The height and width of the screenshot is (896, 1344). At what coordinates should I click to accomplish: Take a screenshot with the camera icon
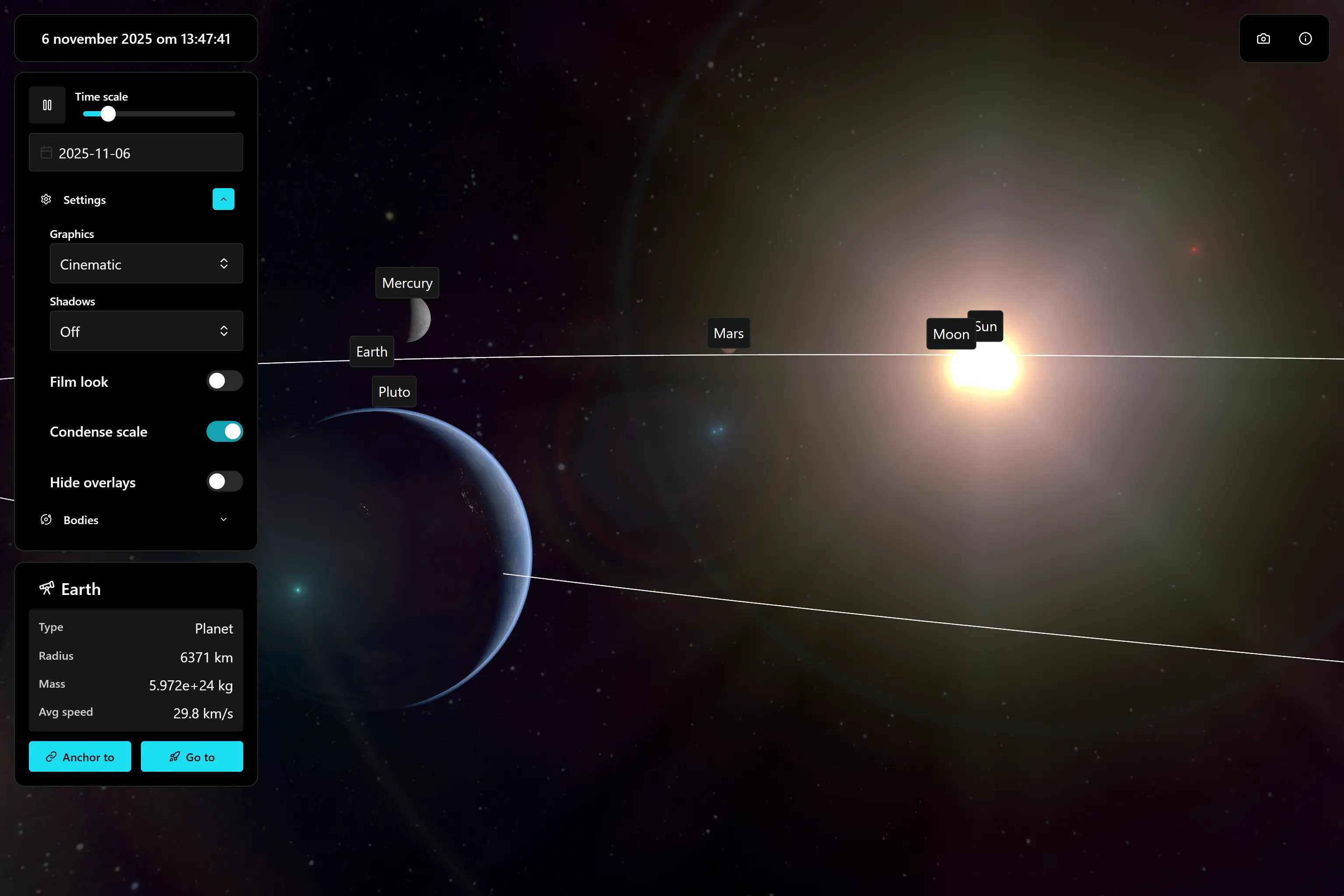(1263, 38)
